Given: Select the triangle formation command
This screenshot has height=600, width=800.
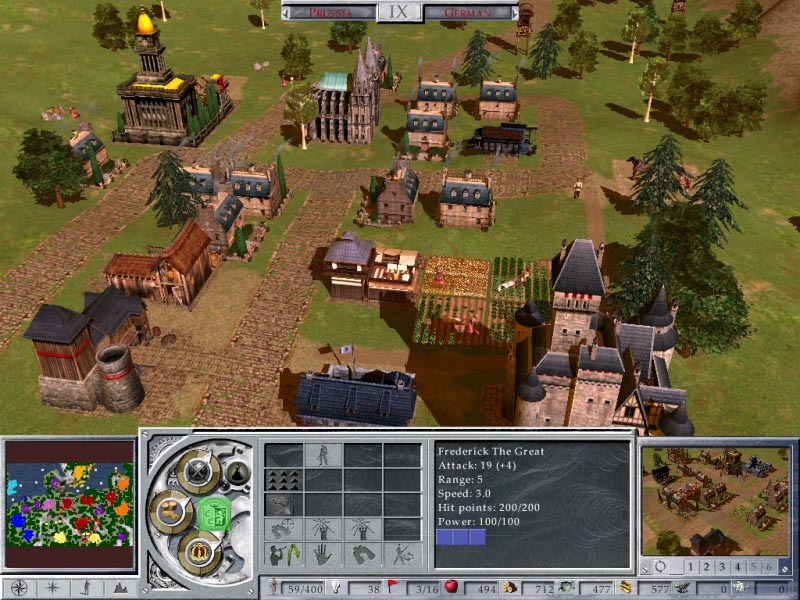Looking at the screenshot, I should point(283,482).
